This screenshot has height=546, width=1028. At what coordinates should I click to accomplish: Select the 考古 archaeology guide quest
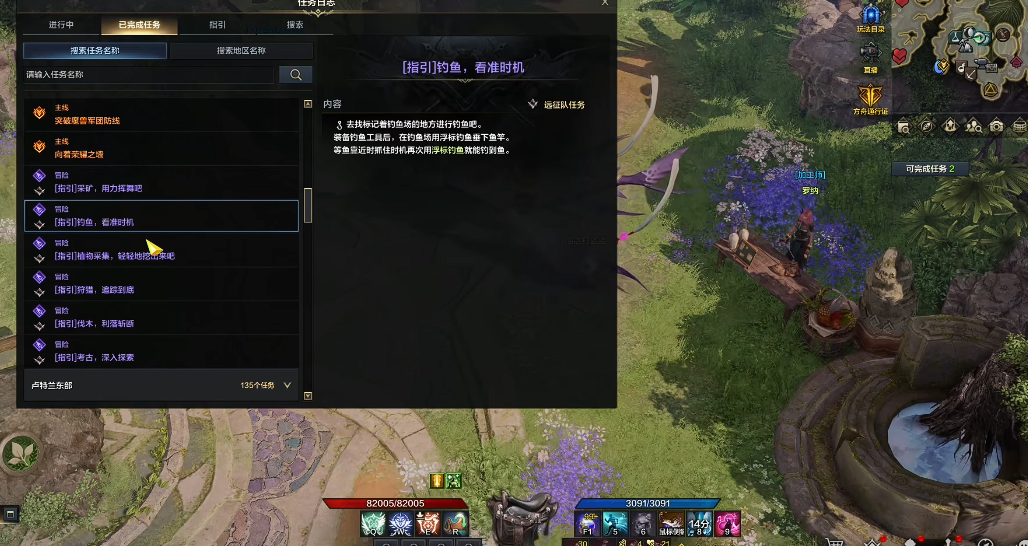click(x=160, y=351)
